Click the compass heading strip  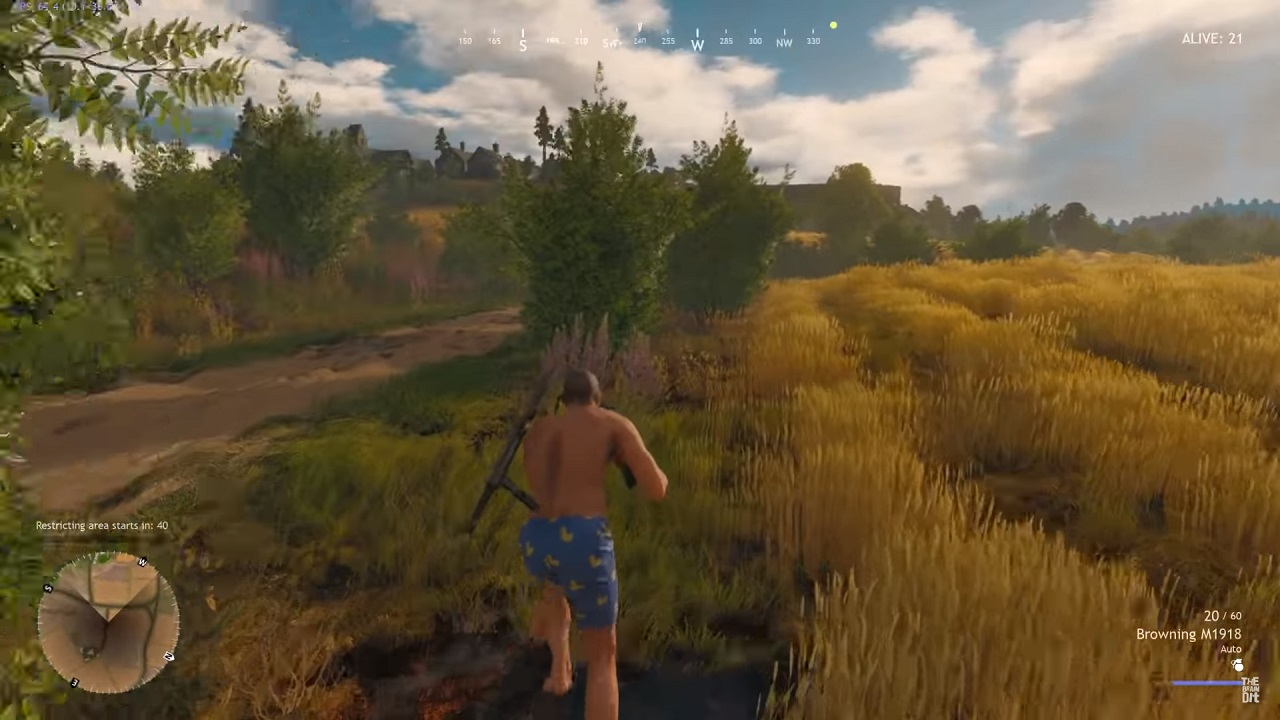[x=640, y=41]
